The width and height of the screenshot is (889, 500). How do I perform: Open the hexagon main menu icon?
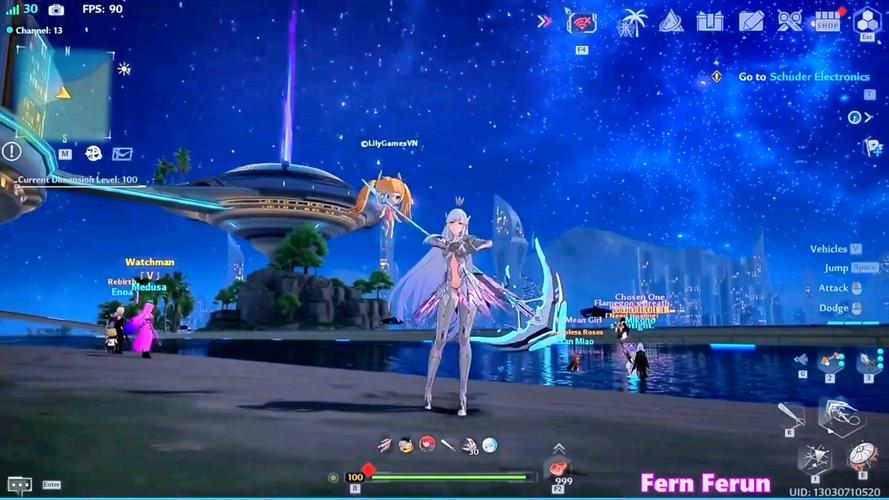click(866, 21)
